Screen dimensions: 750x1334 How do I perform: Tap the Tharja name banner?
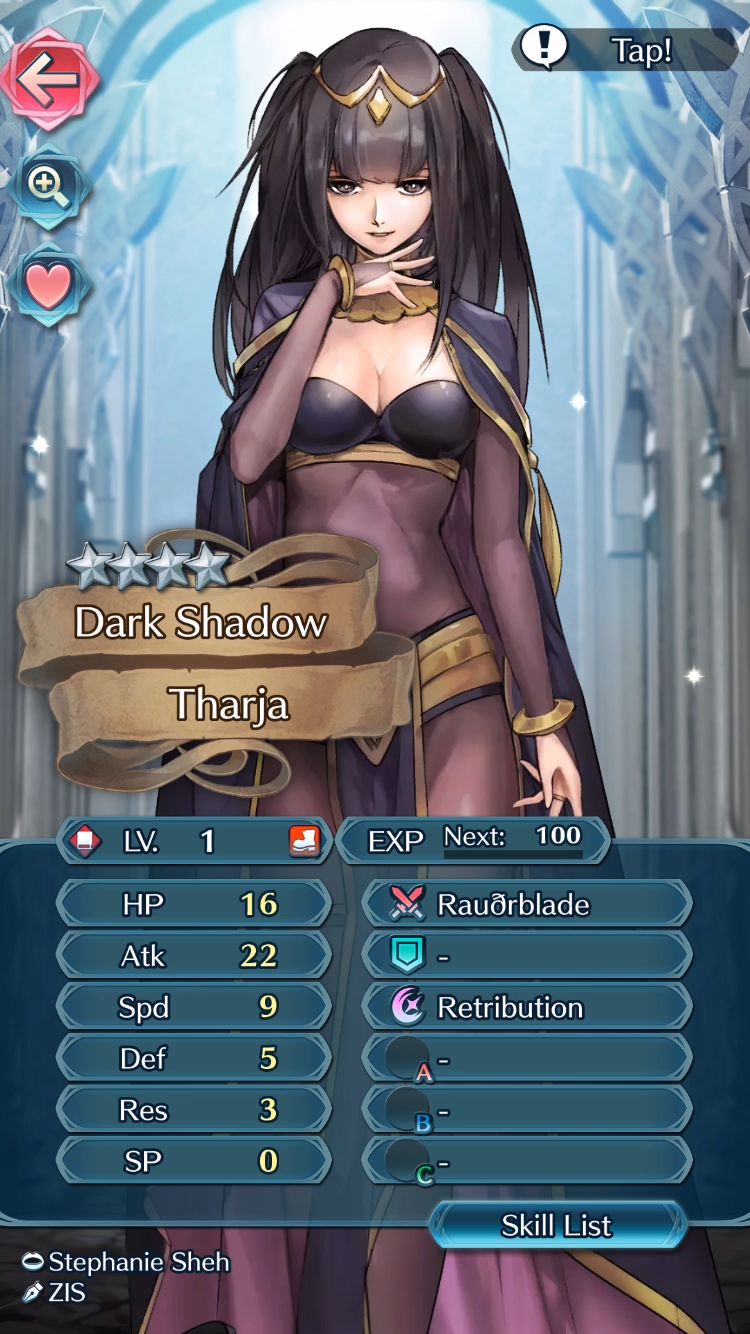point(229,704)
